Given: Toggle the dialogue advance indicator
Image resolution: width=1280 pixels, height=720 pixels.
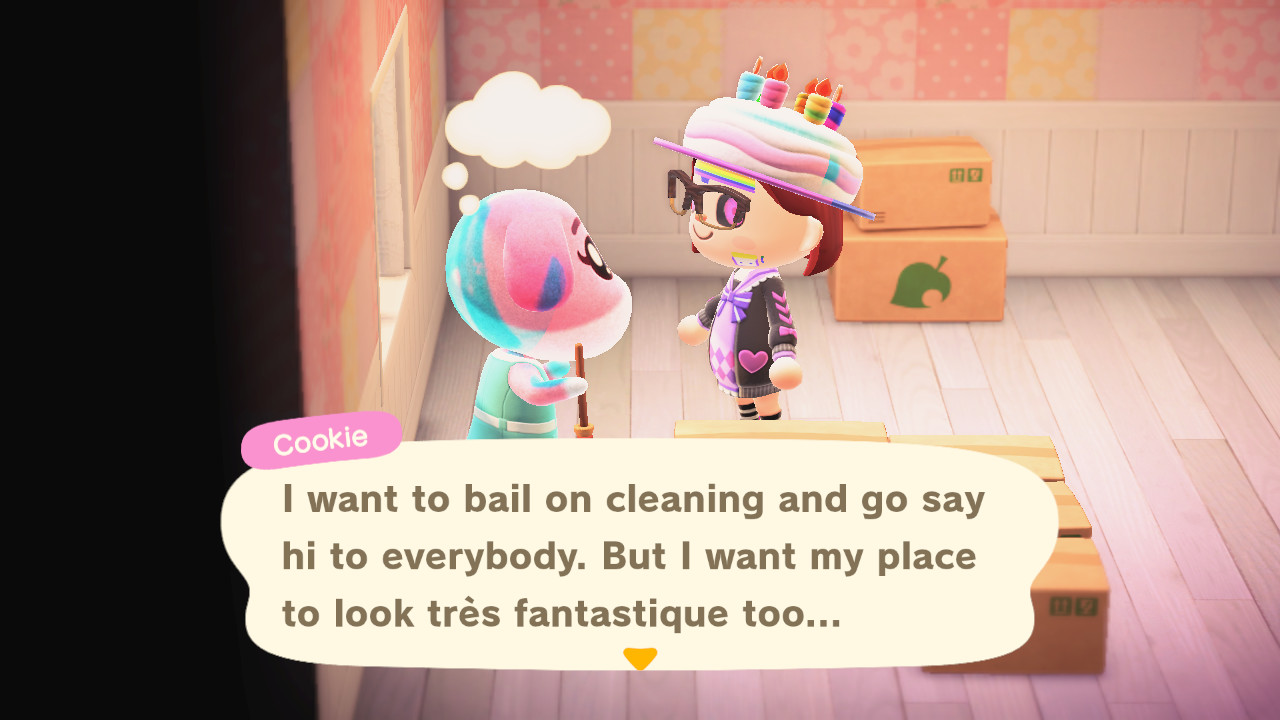Looking at the screenshot, I should 641,659.
